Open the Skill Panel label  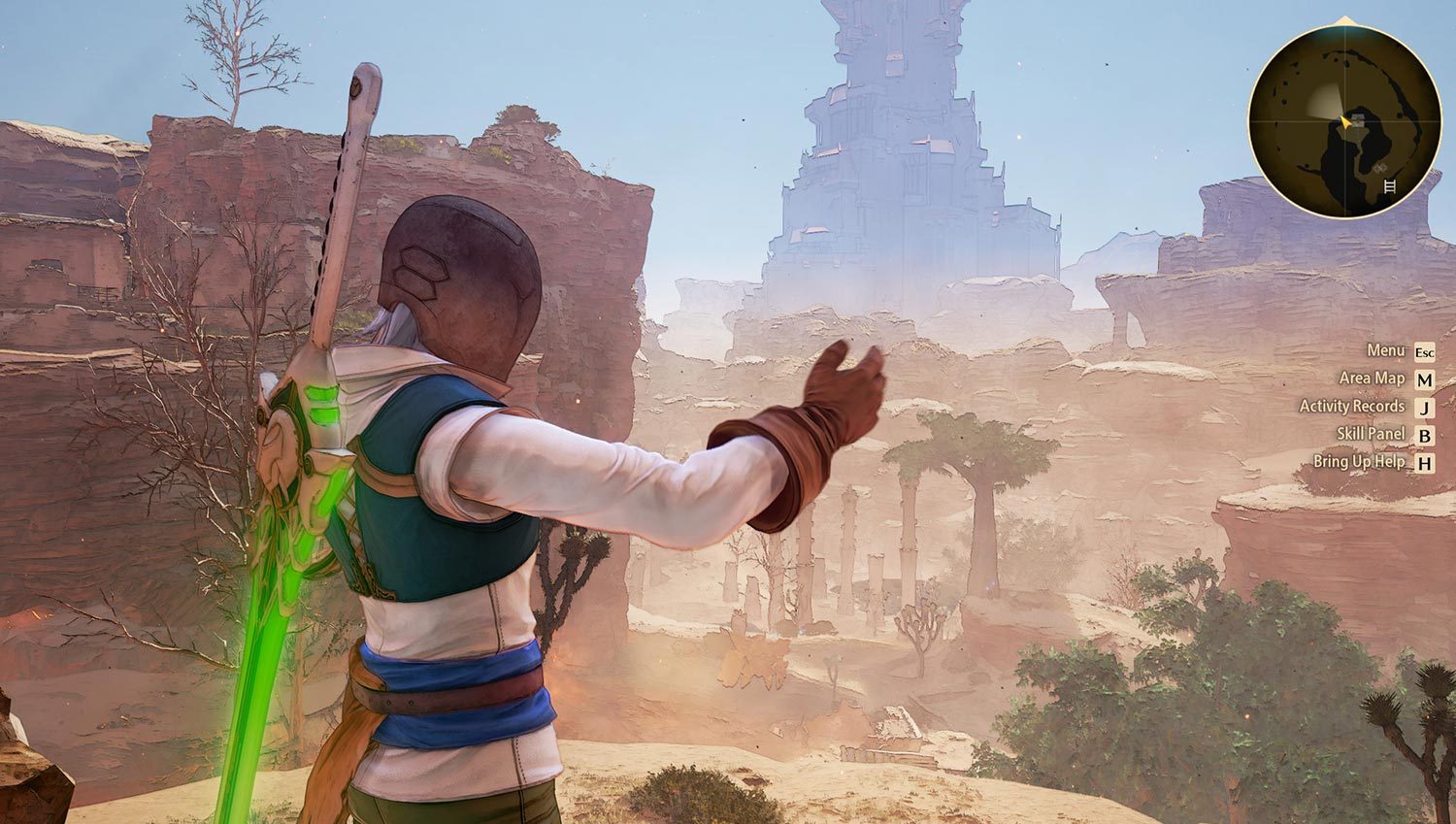[x=1371, y=436]
